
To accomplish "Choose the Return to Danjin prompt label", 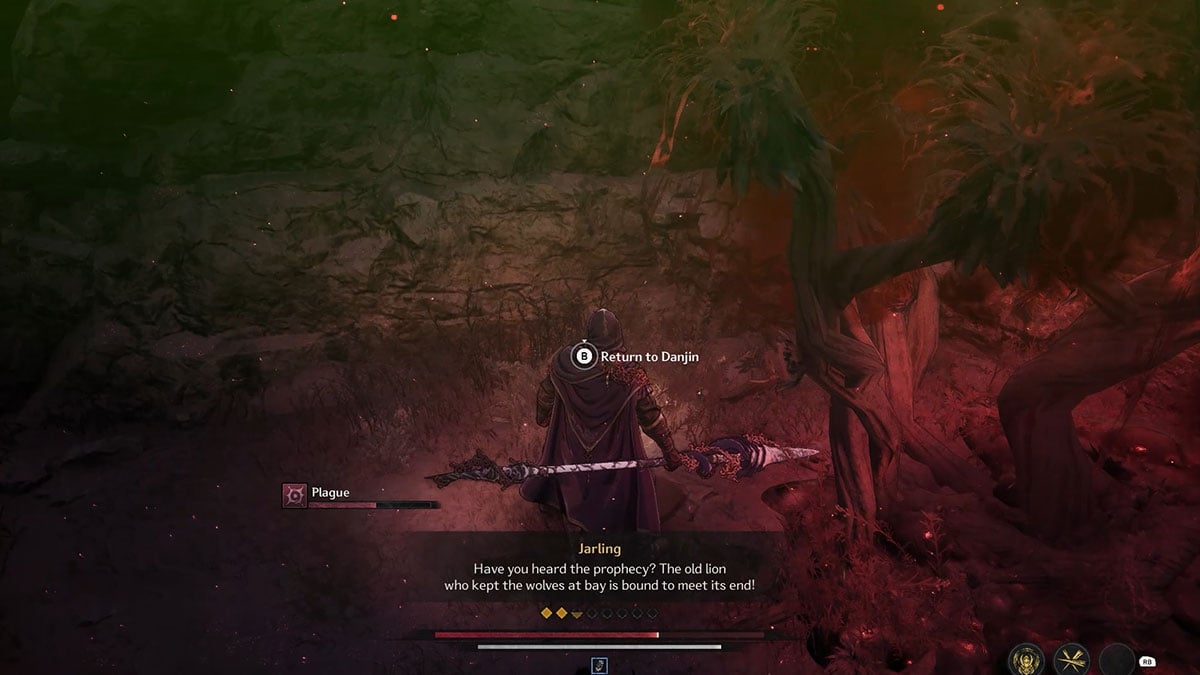I will (x=649, y=356).
